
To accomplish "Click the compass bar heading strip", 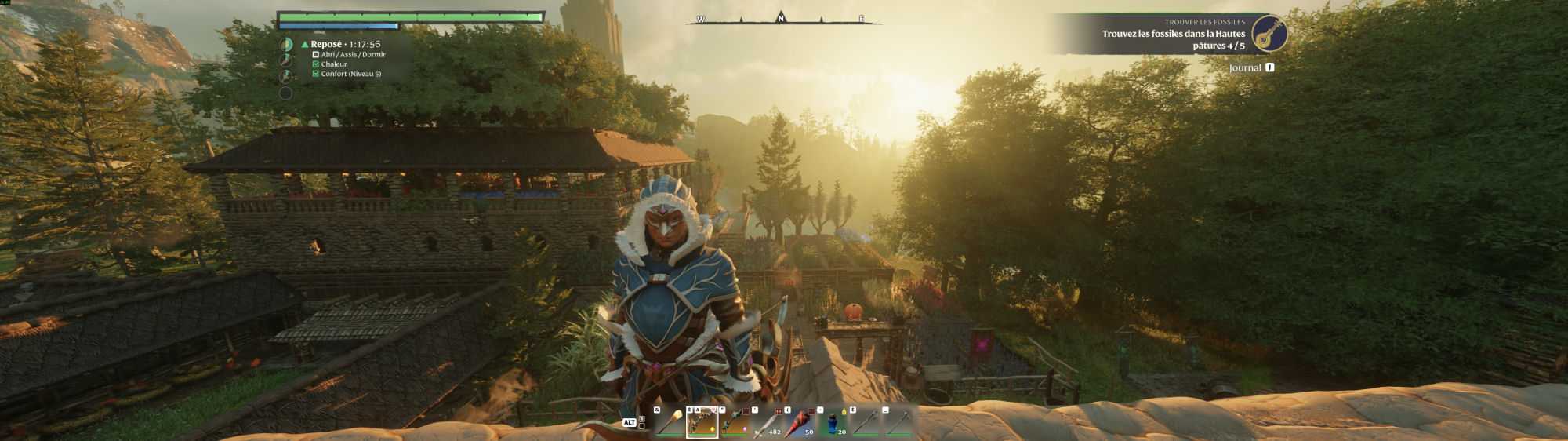I will point(783,19).
